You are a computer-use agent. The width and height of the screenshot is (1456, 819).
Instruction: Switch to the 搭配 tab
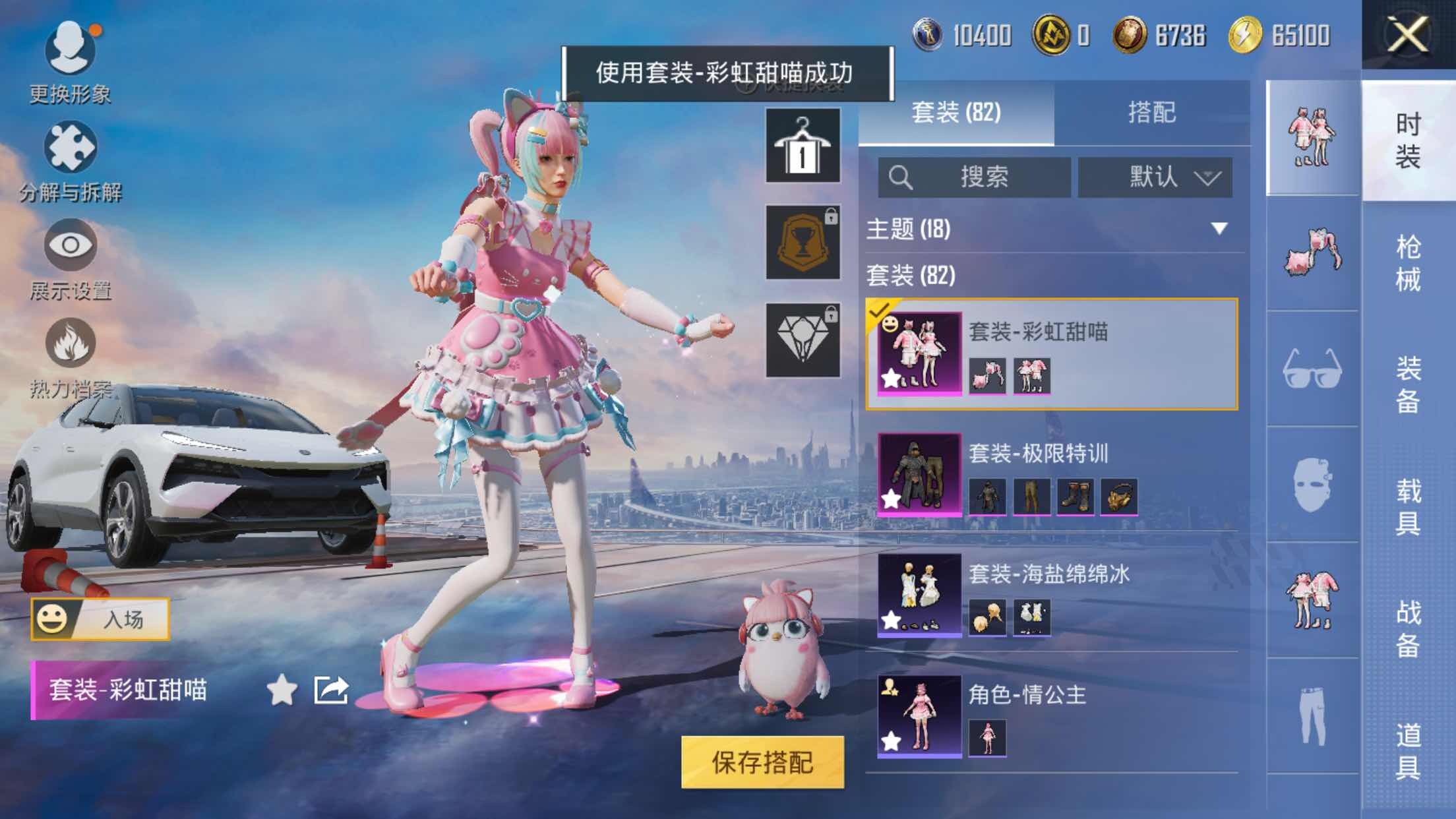(x=1151, y=112)
